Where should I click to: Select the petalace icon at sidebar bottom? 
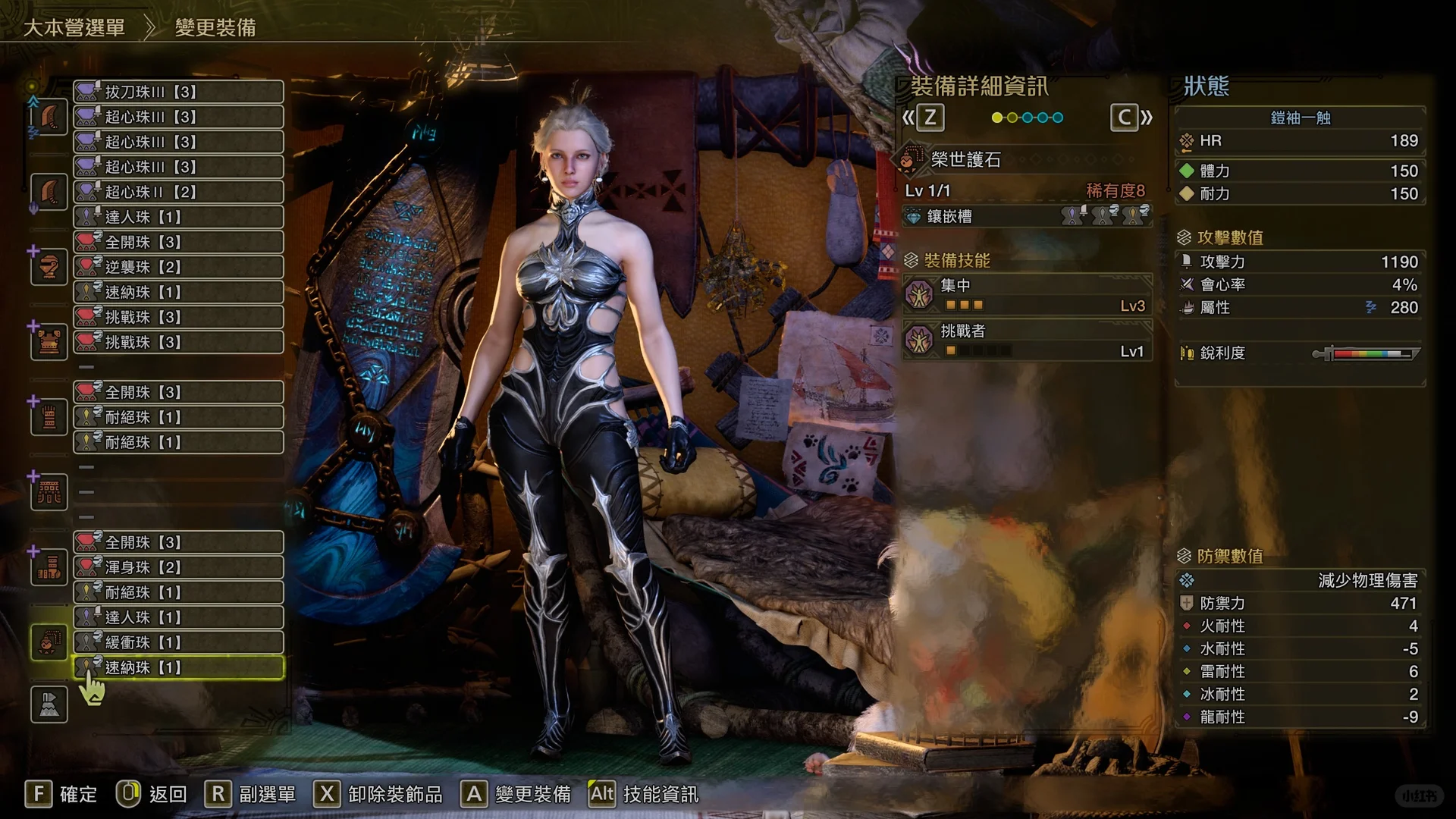[x=48, y=704]
